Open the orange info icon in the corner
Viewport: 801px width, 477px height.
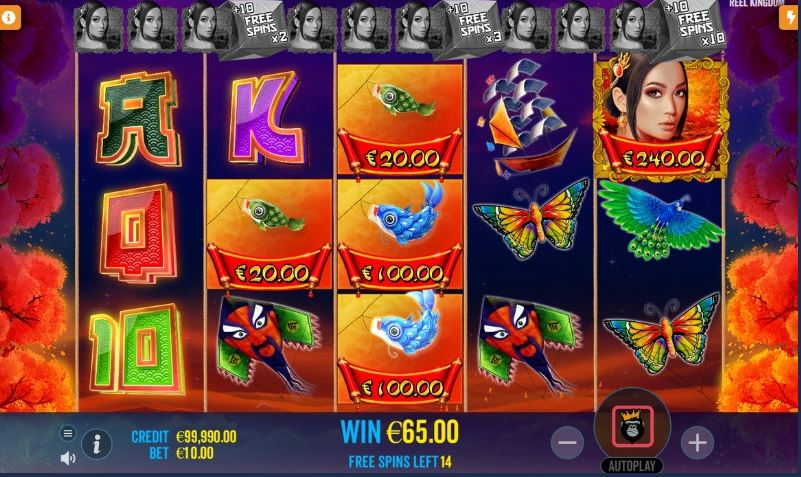pyautogui.click(x=9, y=18)
